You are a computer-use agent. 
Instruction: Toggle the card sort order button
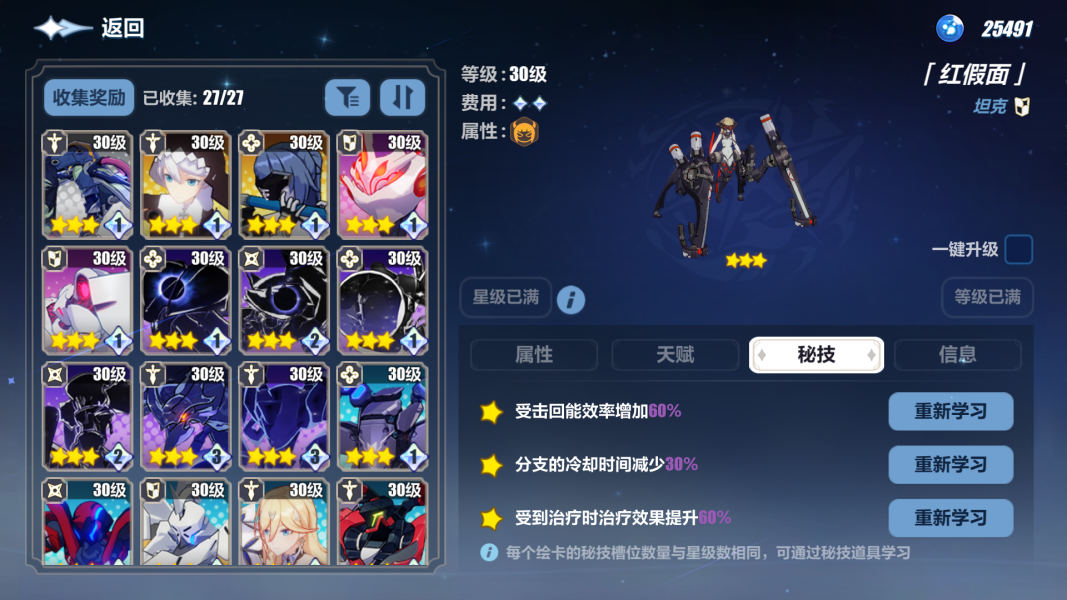click(402, 97)
